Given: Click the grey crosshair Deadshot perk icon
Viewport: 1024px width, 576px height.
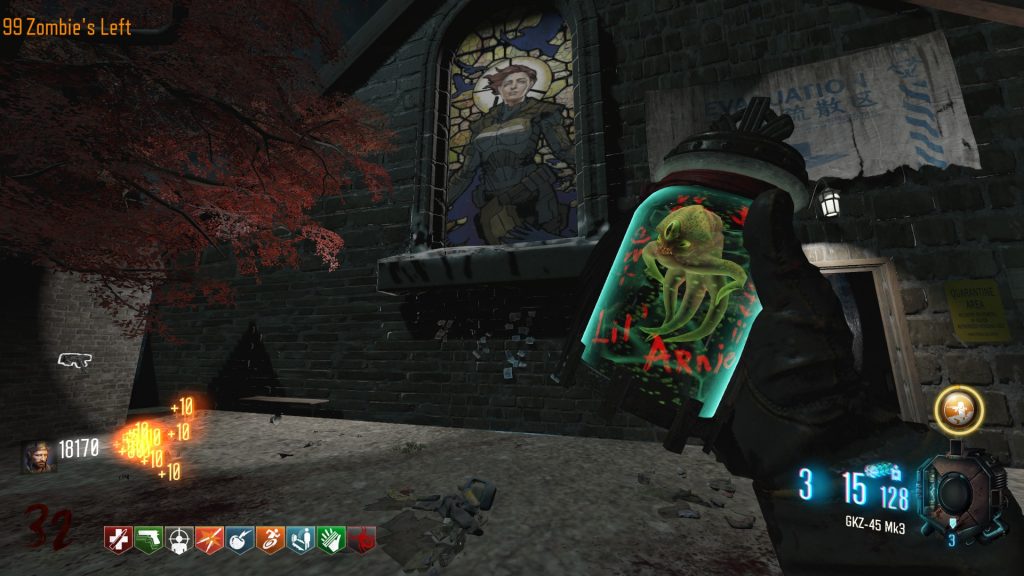Looking at the screenshot, I should 179,539.
